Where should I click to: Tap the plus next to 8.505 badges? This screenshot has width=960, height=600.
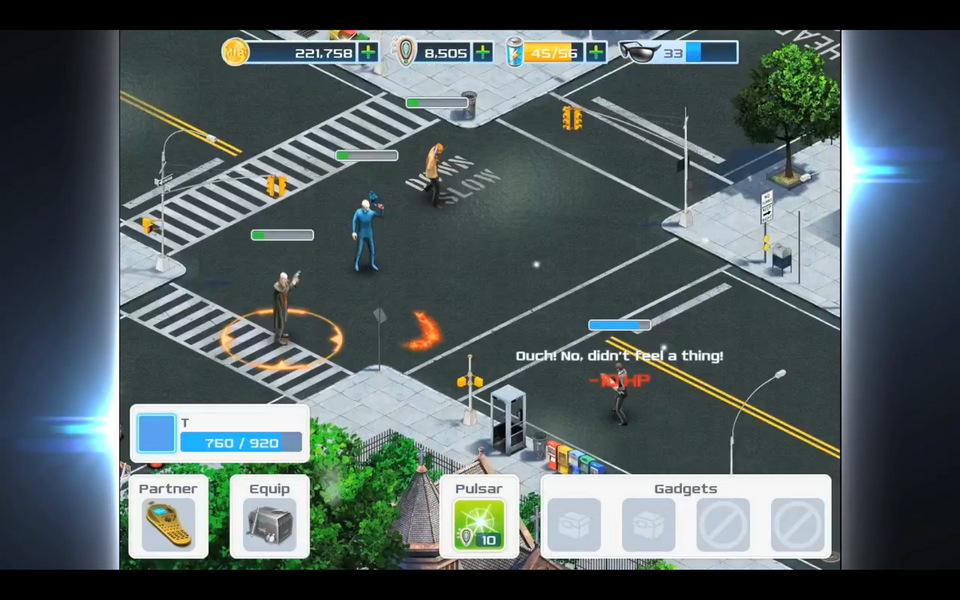(x=483, y=52)
